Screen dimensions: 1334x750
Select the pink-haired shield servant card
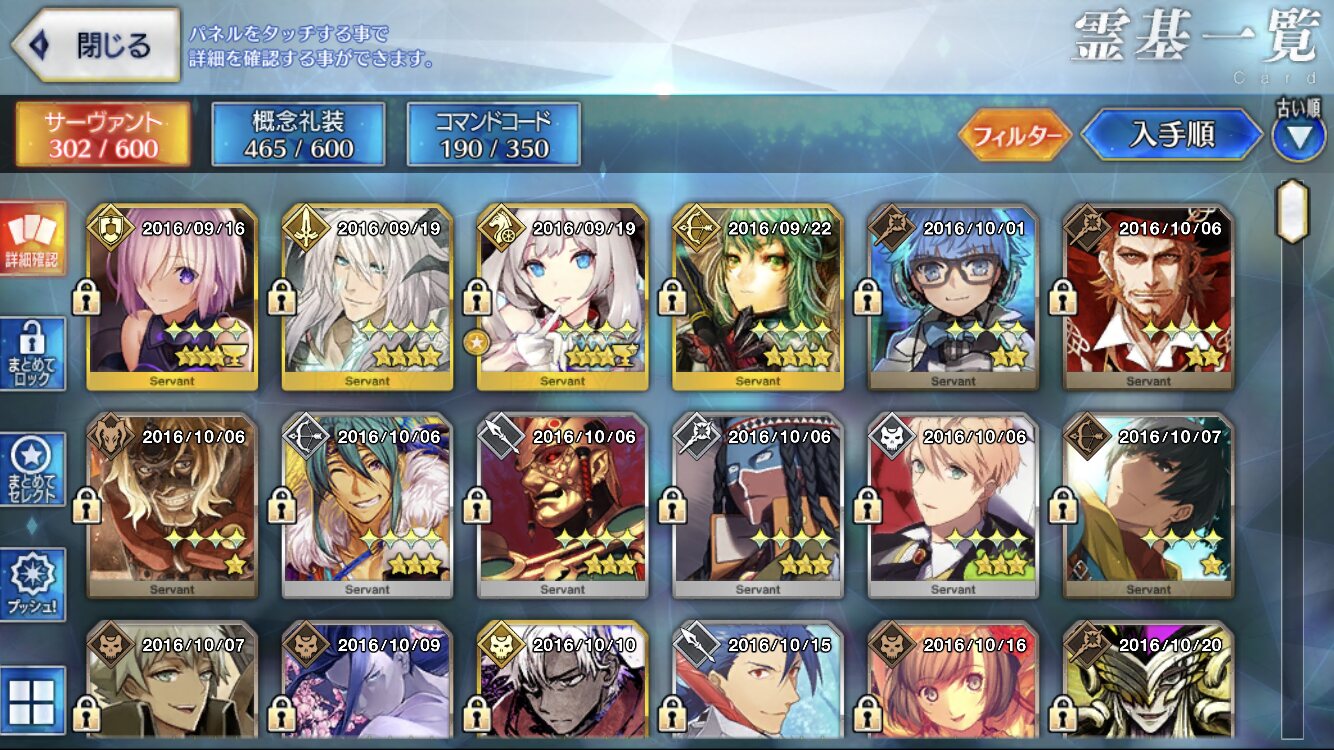coord(172,297)
